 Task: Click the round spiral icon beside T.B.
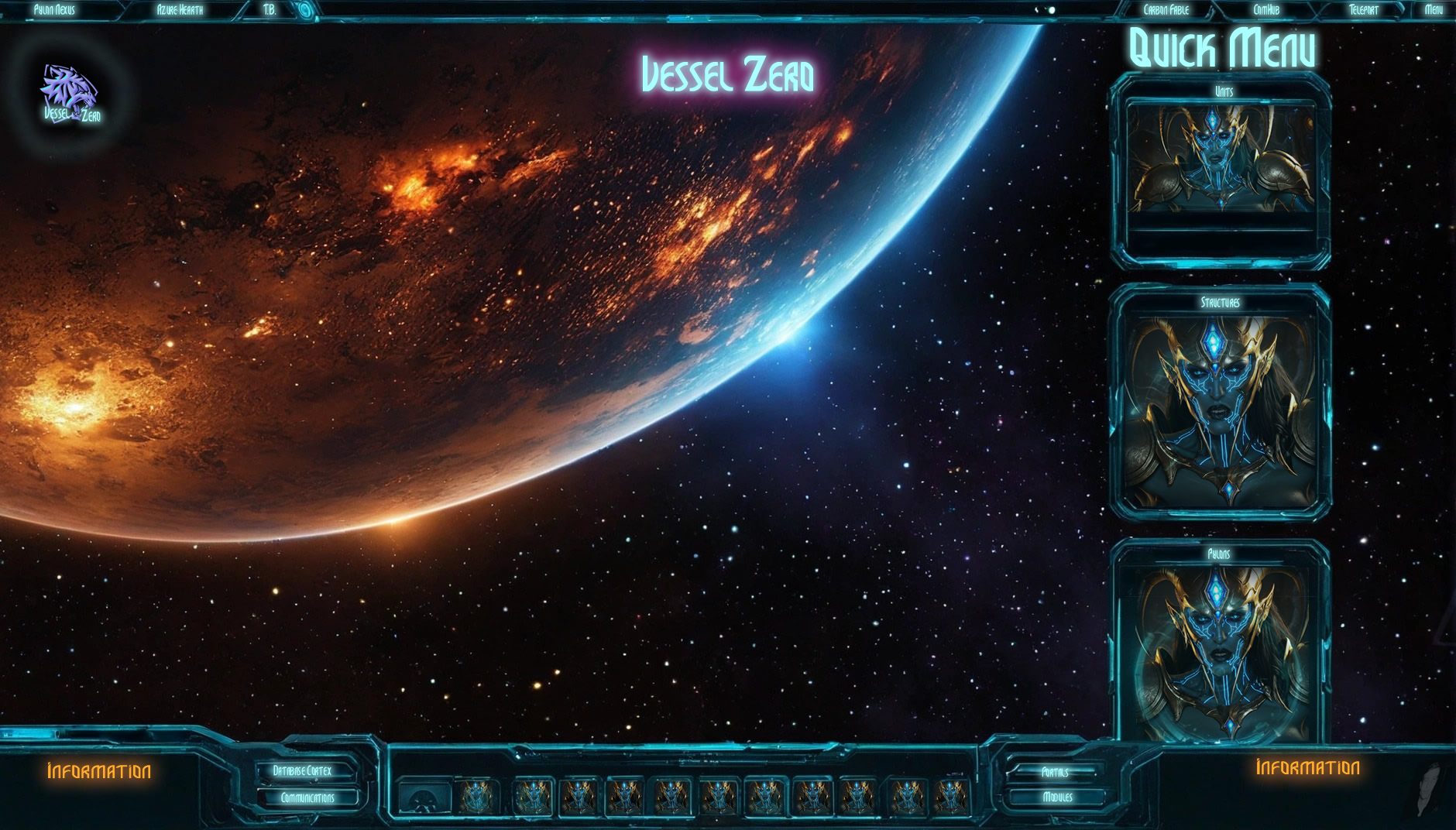click(306, 10)
